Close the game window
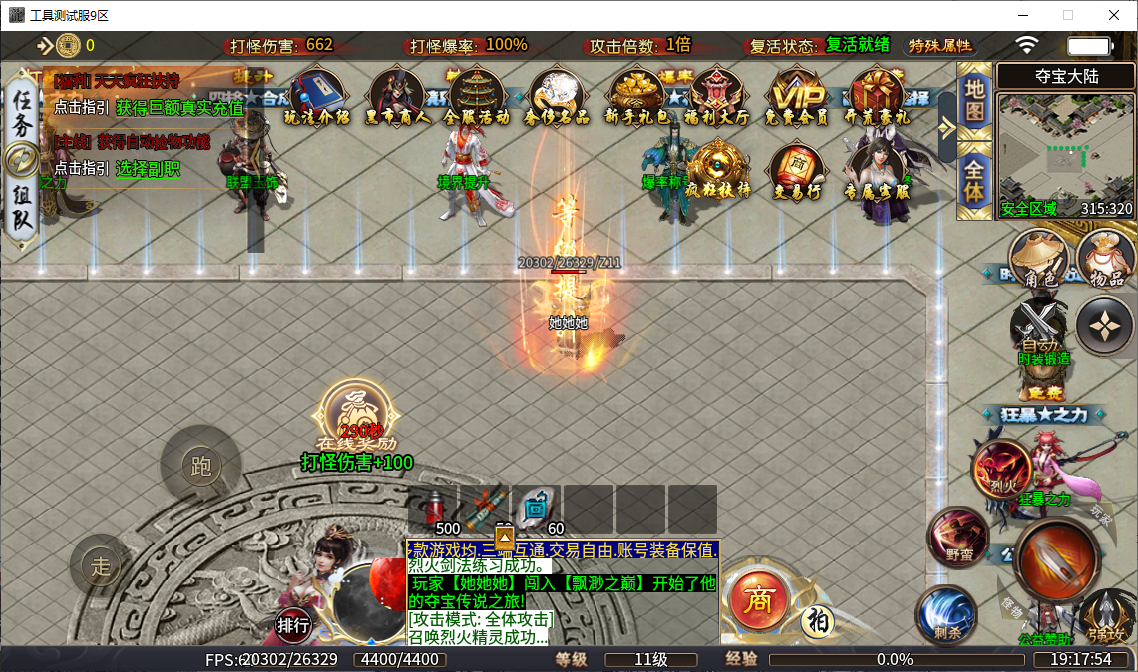1138x672 pixels. click(x=1113, y=15)
